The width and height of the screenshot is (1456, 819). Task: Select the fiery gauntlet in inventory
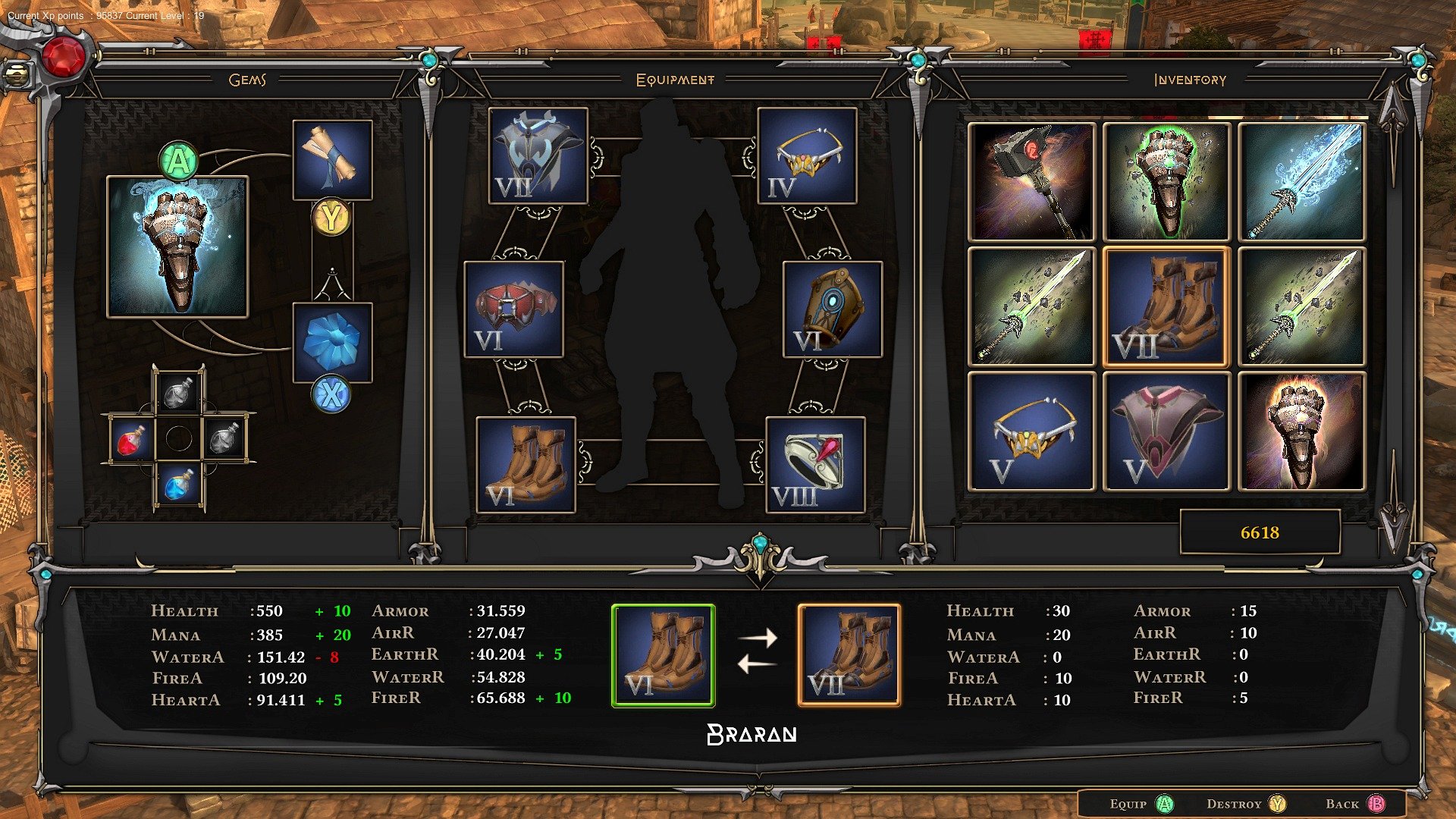click(x=1301, y=431)
